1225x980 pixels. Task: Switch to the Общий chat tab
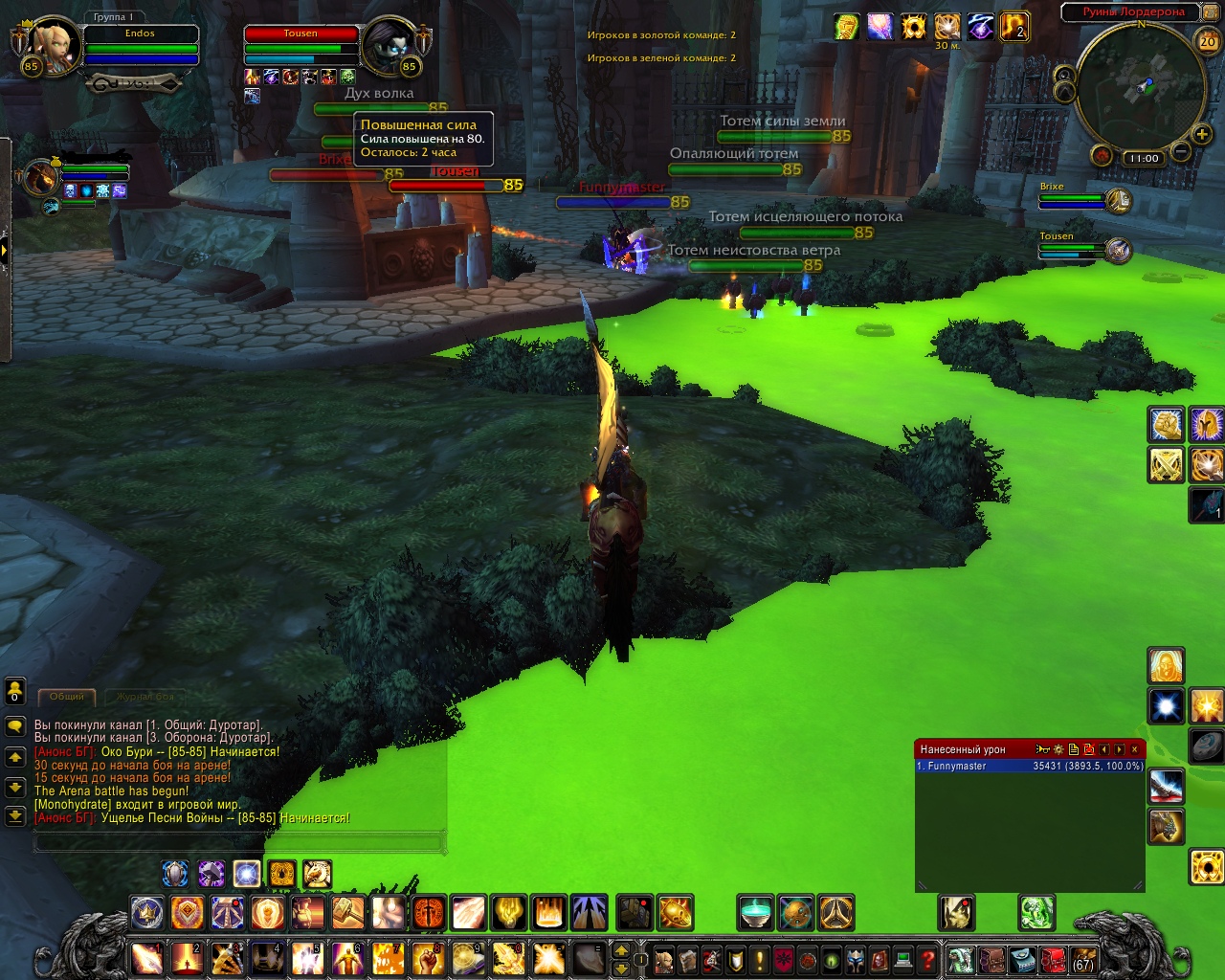(67, 697)
